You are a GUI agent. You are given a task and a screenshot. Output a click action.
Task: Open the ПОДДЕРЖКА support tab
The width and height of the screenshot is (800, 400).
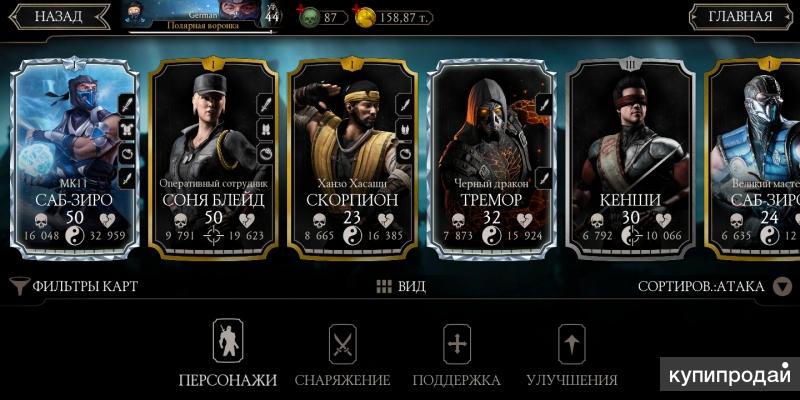click(x=457, y=355)
